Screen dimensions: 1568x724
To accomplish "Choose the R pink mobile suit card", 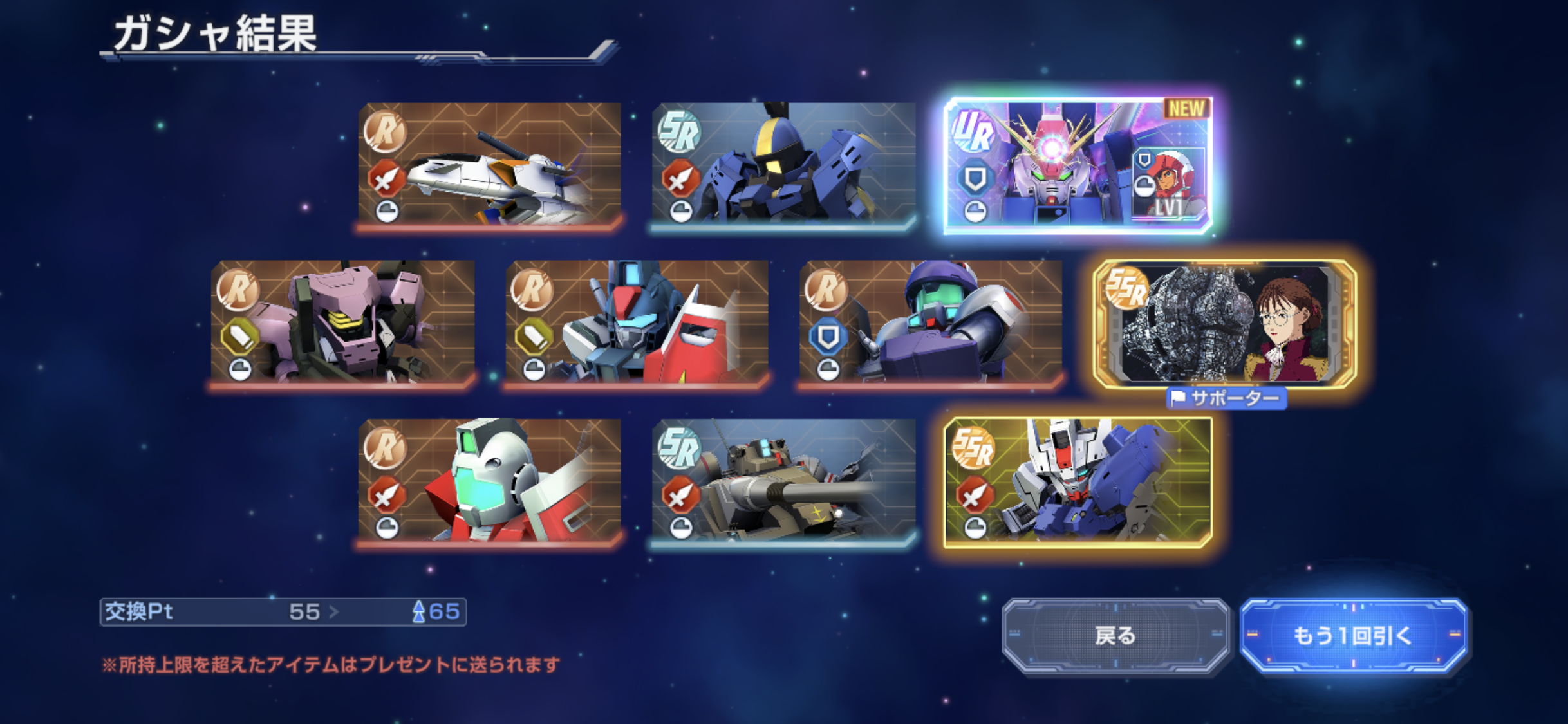I will tap(342, 323).
